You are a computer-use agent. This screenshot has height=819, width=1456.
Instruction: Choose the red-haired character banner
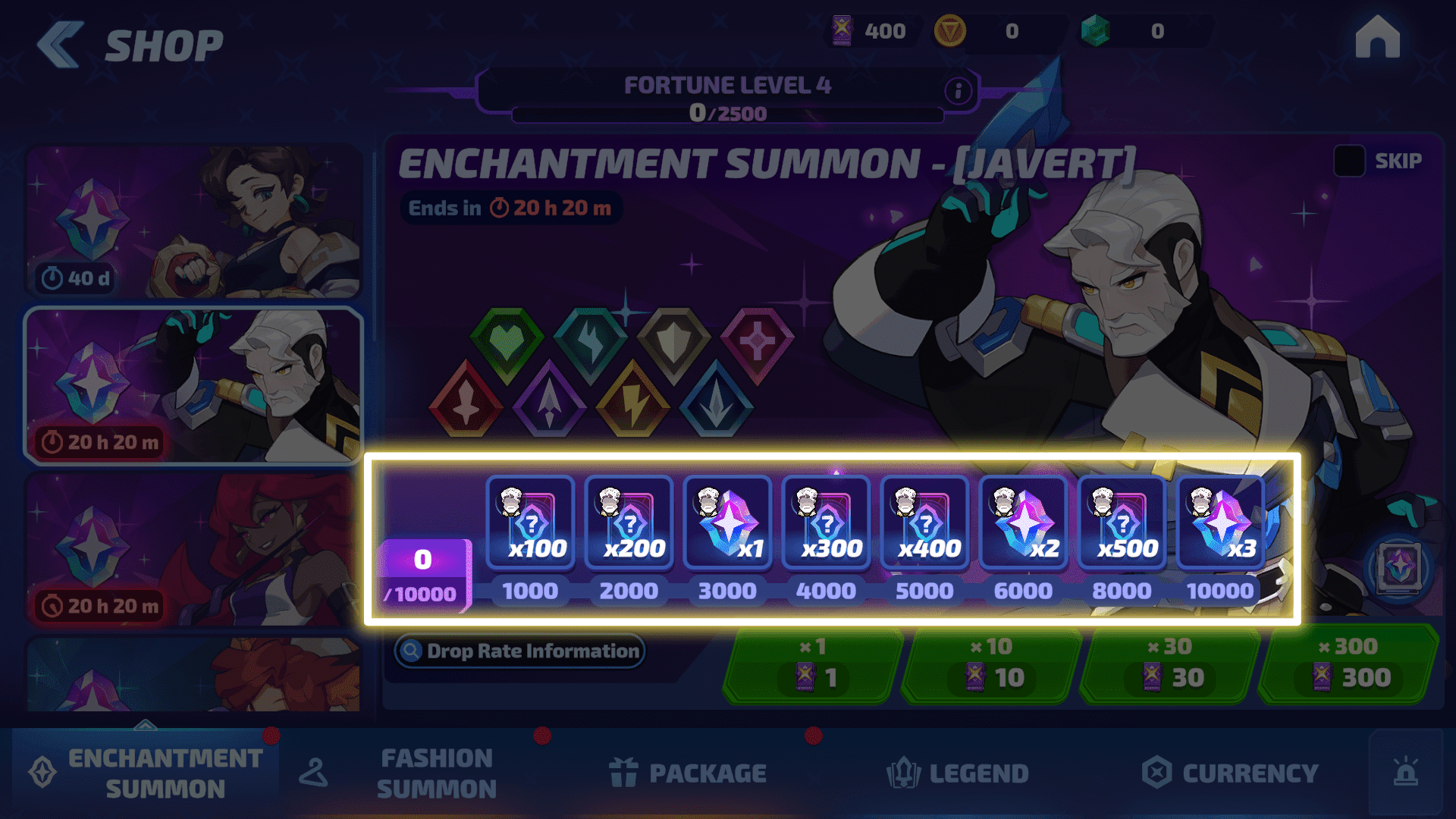tap(193, 550)
